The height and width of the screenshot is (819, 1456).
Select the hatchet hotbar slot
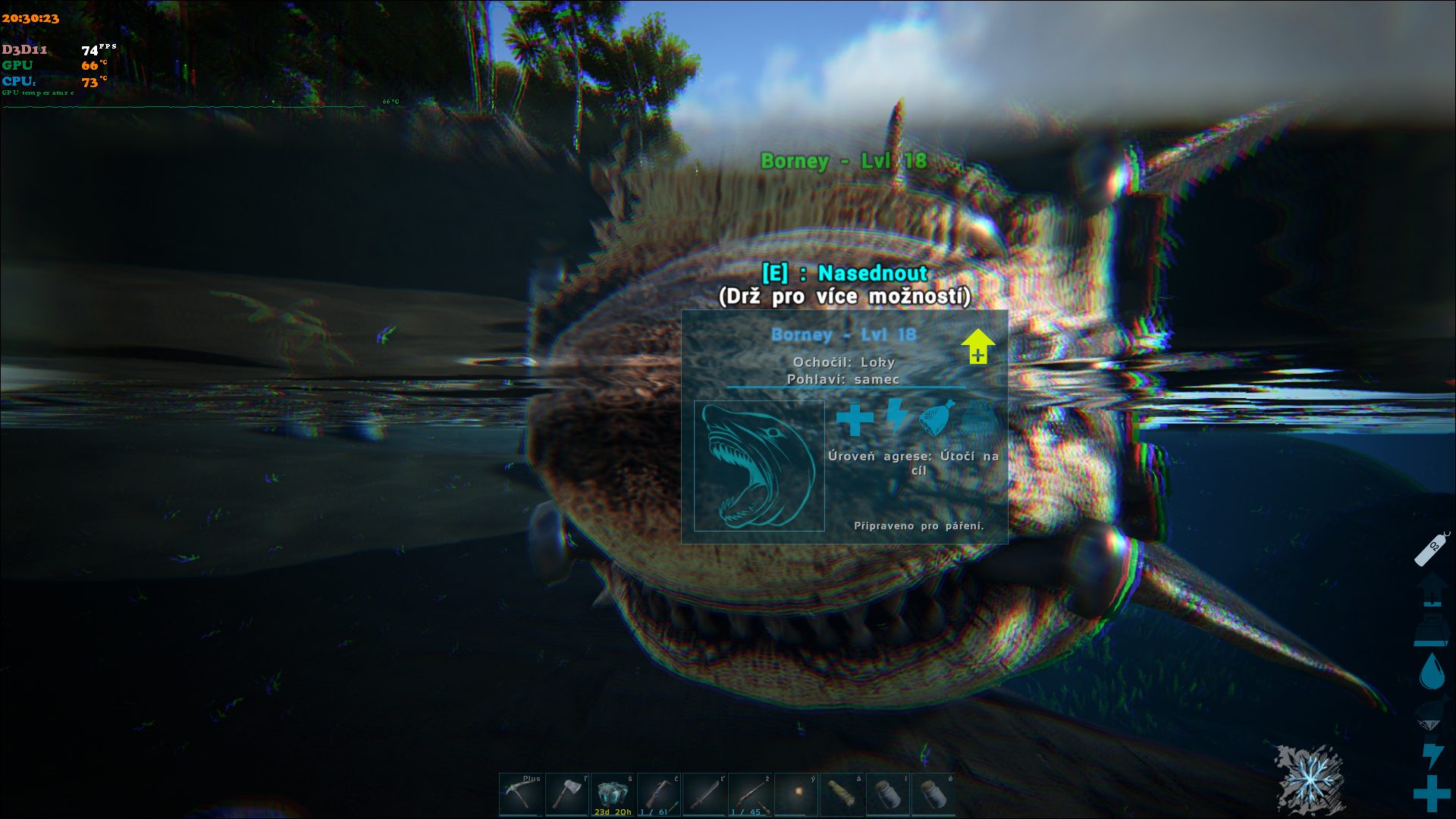point(566,794)
